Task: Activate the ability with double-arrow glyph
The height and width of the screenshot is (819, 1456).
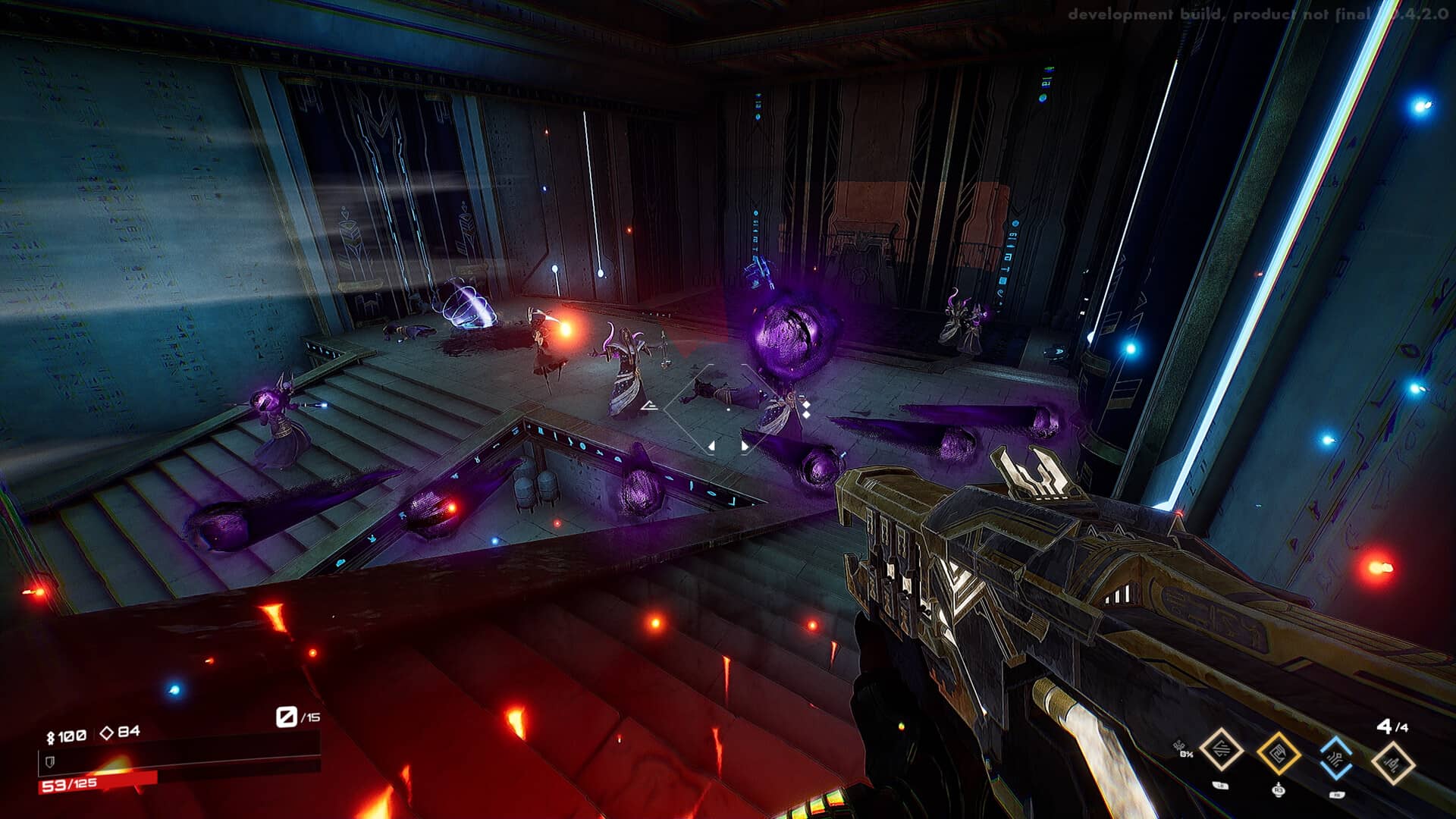Action: coord(1221,751)
